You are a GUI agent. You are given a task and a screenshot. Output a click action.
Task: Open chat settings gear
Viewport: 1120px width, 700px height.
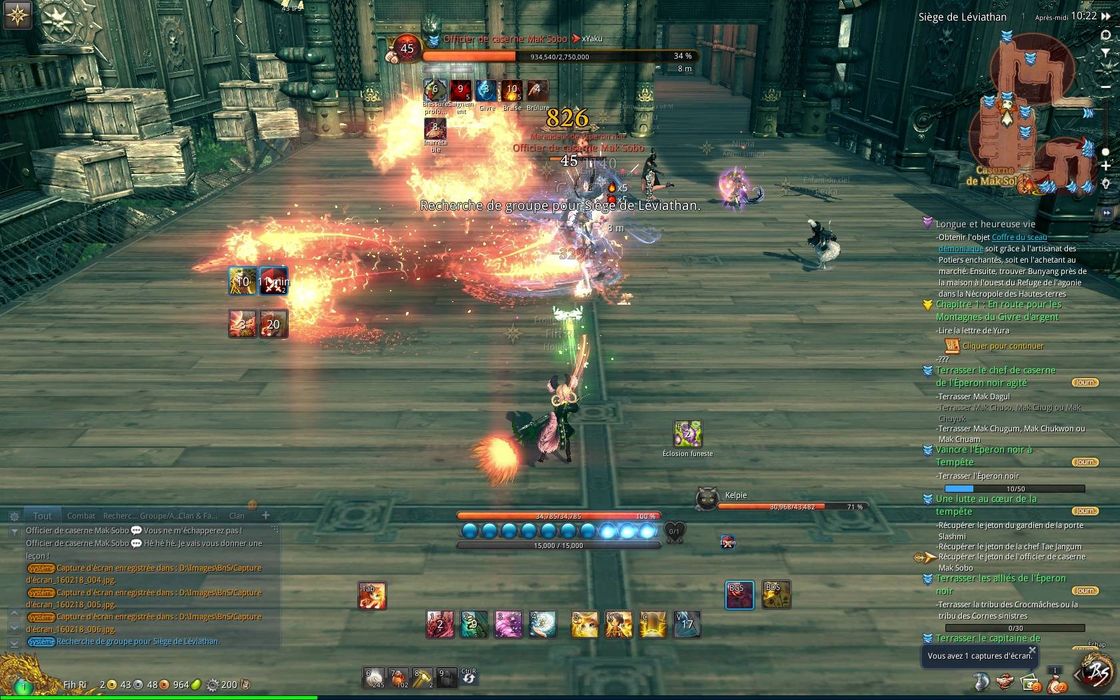14,516
